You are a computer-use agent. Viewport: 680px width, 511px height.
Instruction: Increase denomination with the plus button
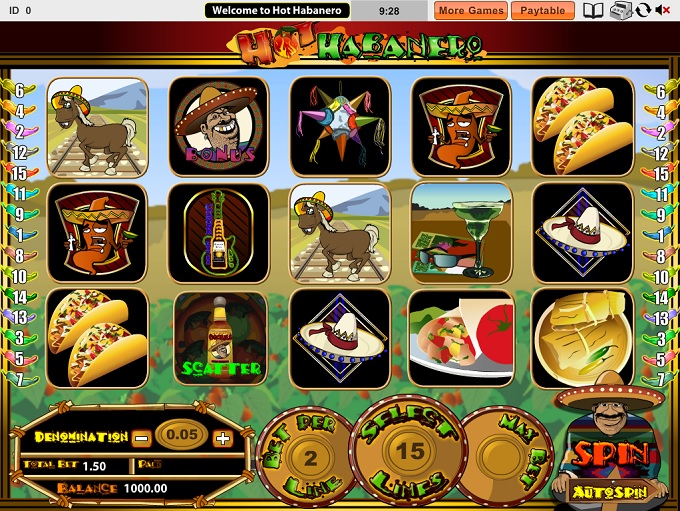(222, 437)
